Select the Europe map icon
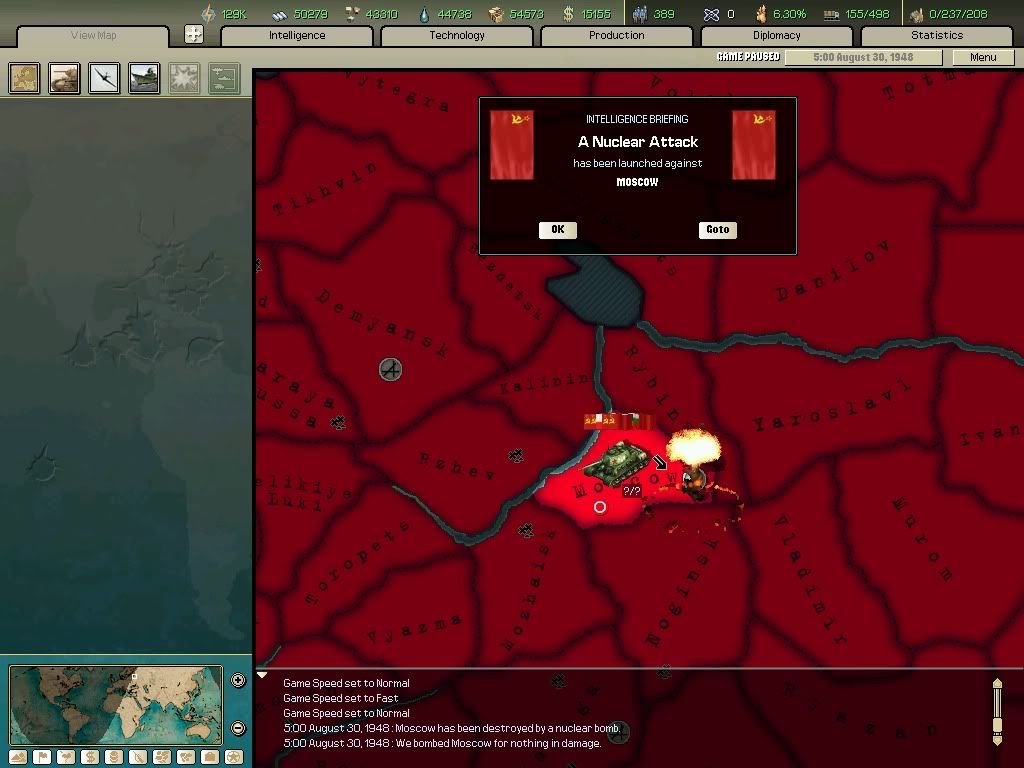The width and height of the screenshot is (1024, 768). click(x=25, y=78)
